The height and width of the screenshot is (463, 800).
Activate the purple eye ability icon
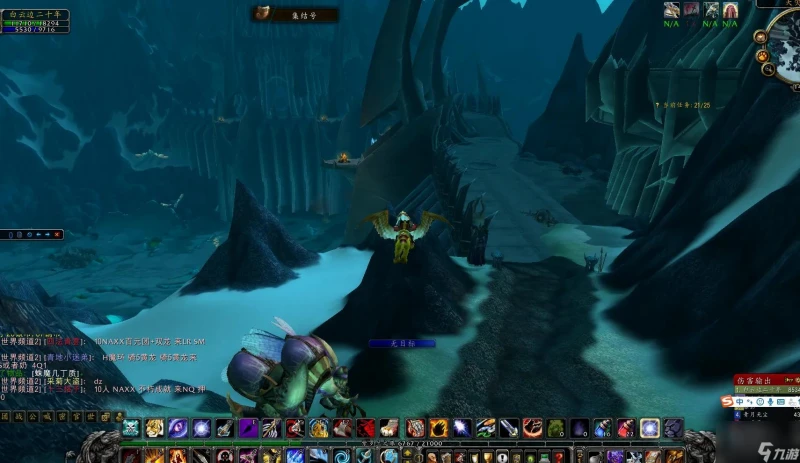[179, 428]
